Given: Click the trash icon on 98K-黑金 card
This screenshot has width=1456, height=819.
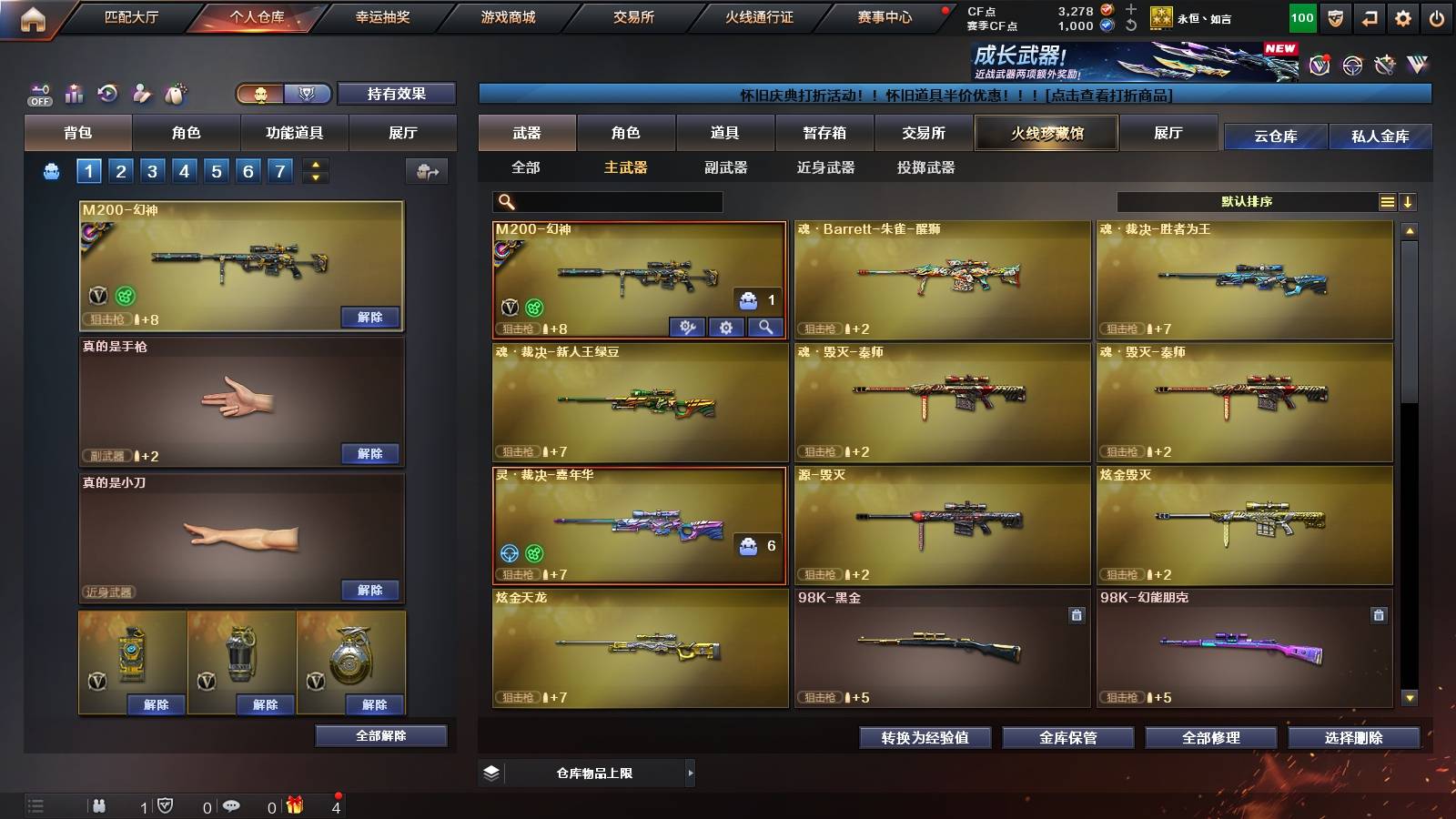Looking at the screenshot, I should point(1078,615).
